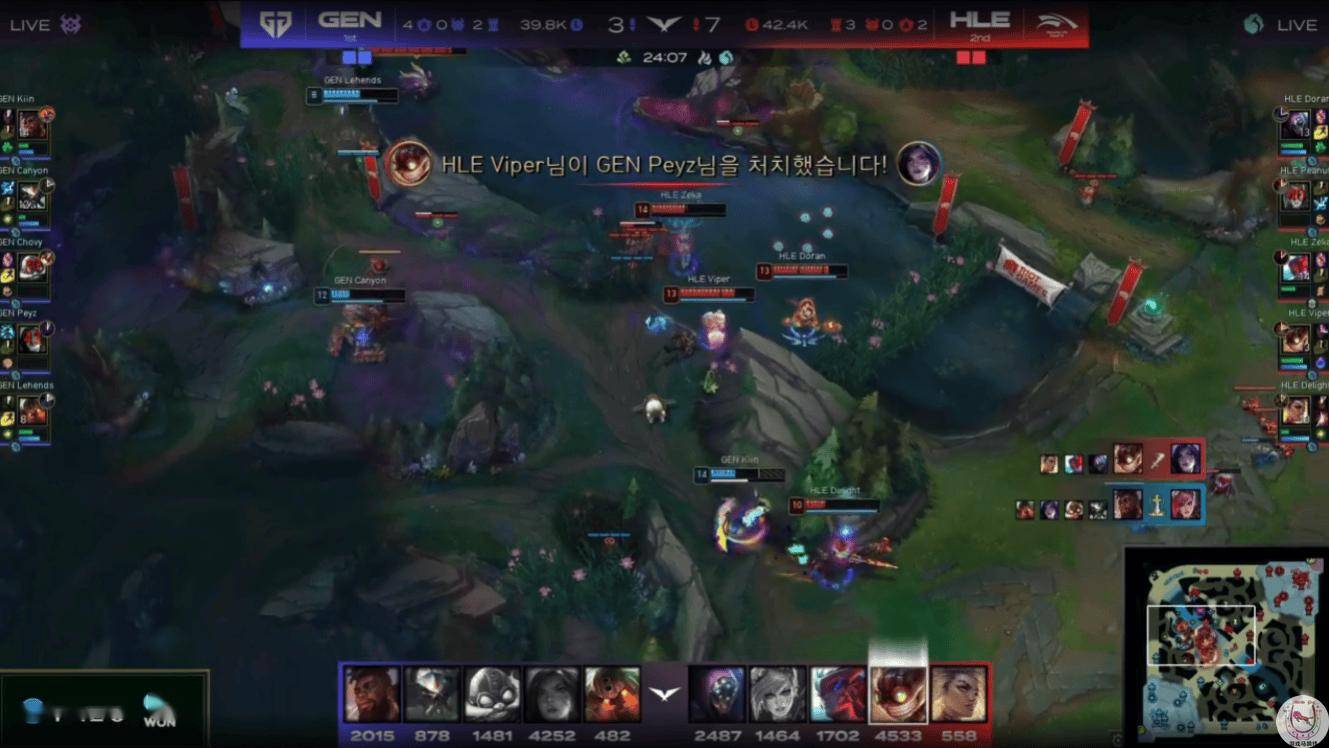The width and height of the screenshot is (1329, 748).
Task: Choose HLE Delight's player portrait
Action: click(x=1296, y=410)
